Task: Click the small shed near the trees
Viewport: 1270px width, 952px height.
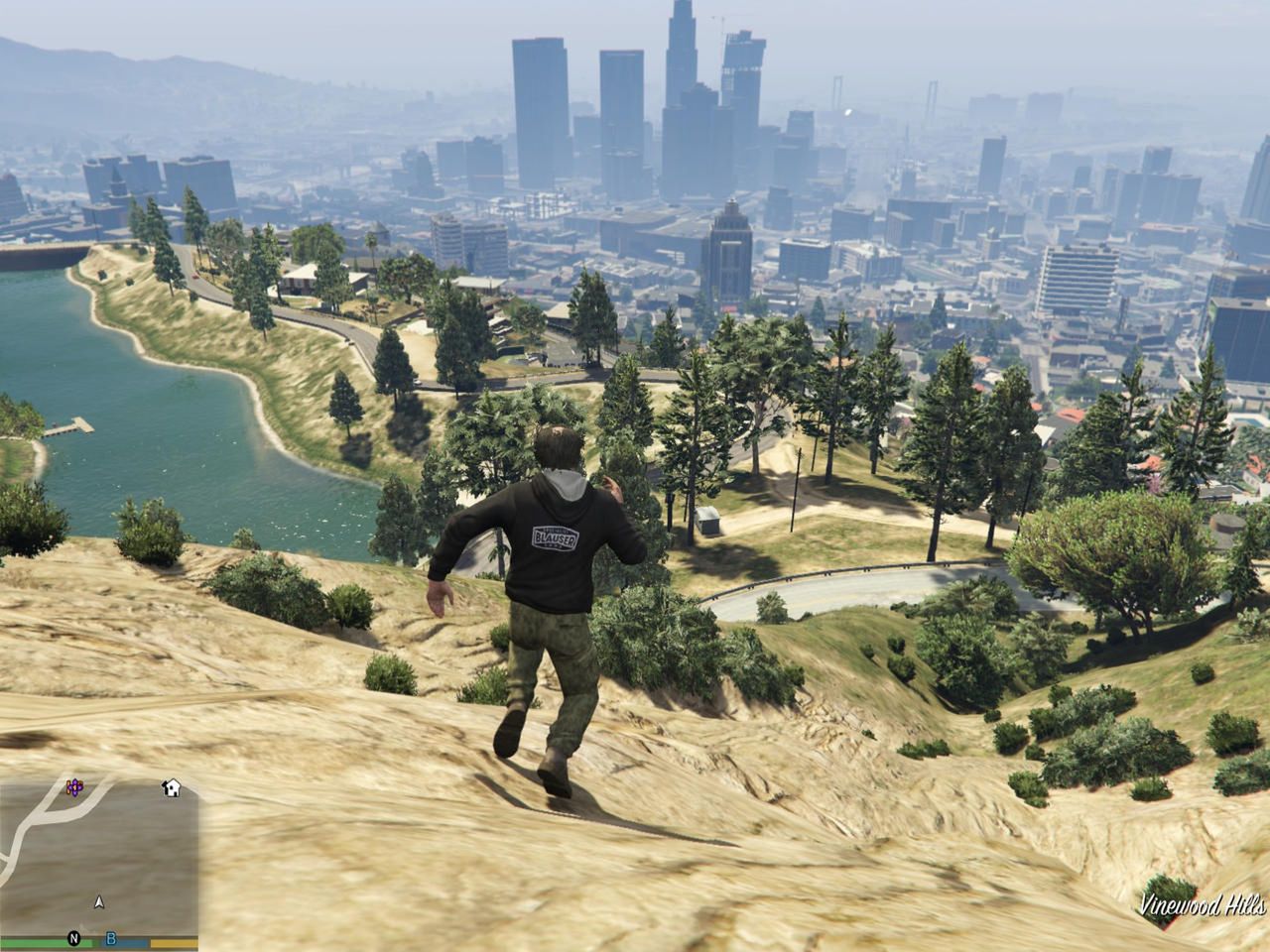Action: (706, 521)
